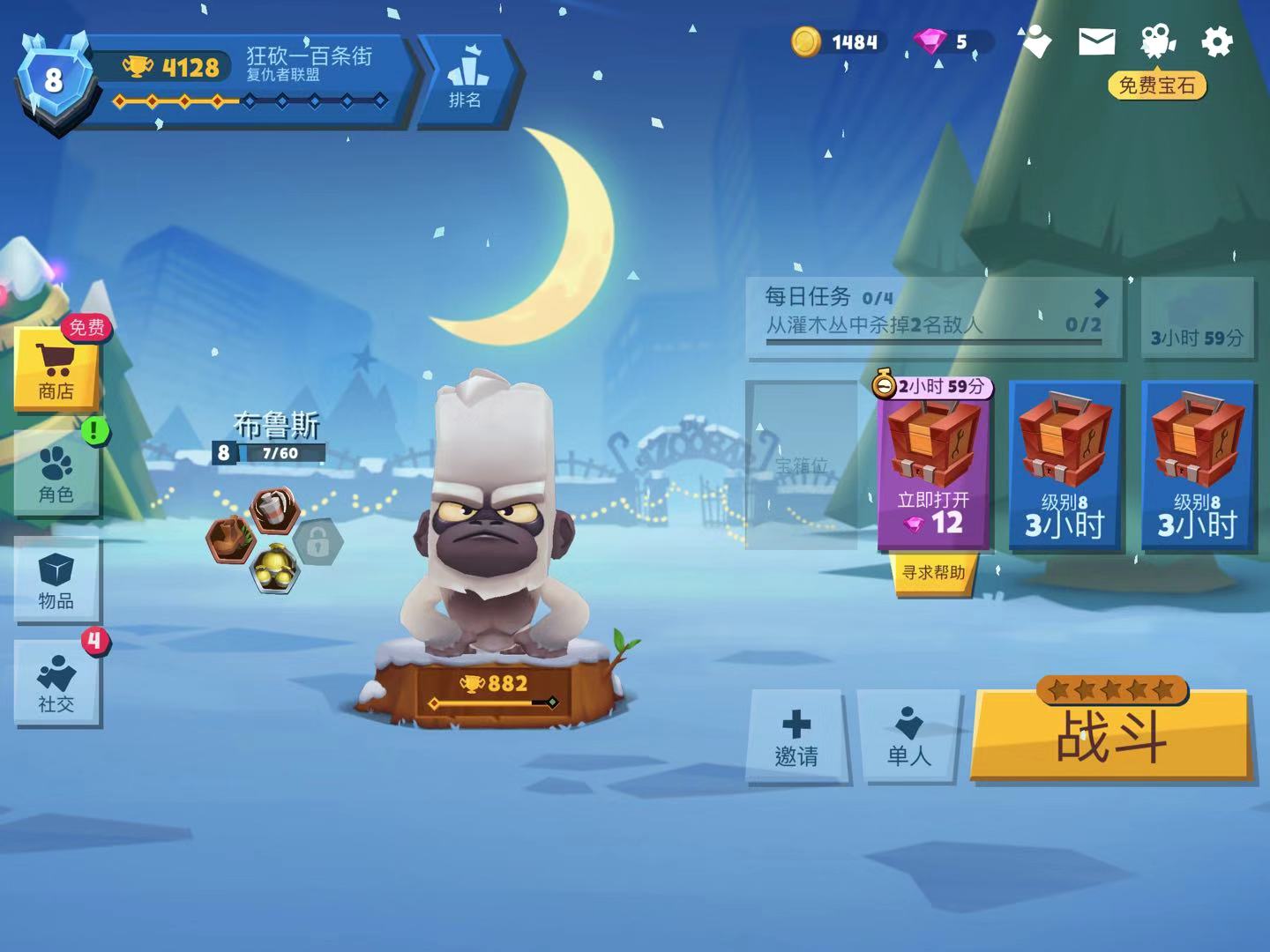1270x952 pixels.
Task: Start a match with the 战斗 button
Action: click(x=1111, y=736)
